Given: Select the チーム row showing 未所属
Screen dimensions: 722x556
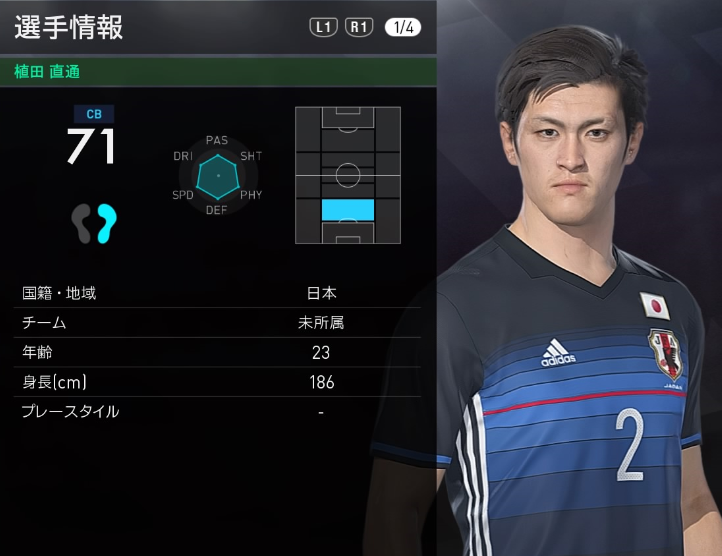Looking at the screenshot, I should pos(218,323).
